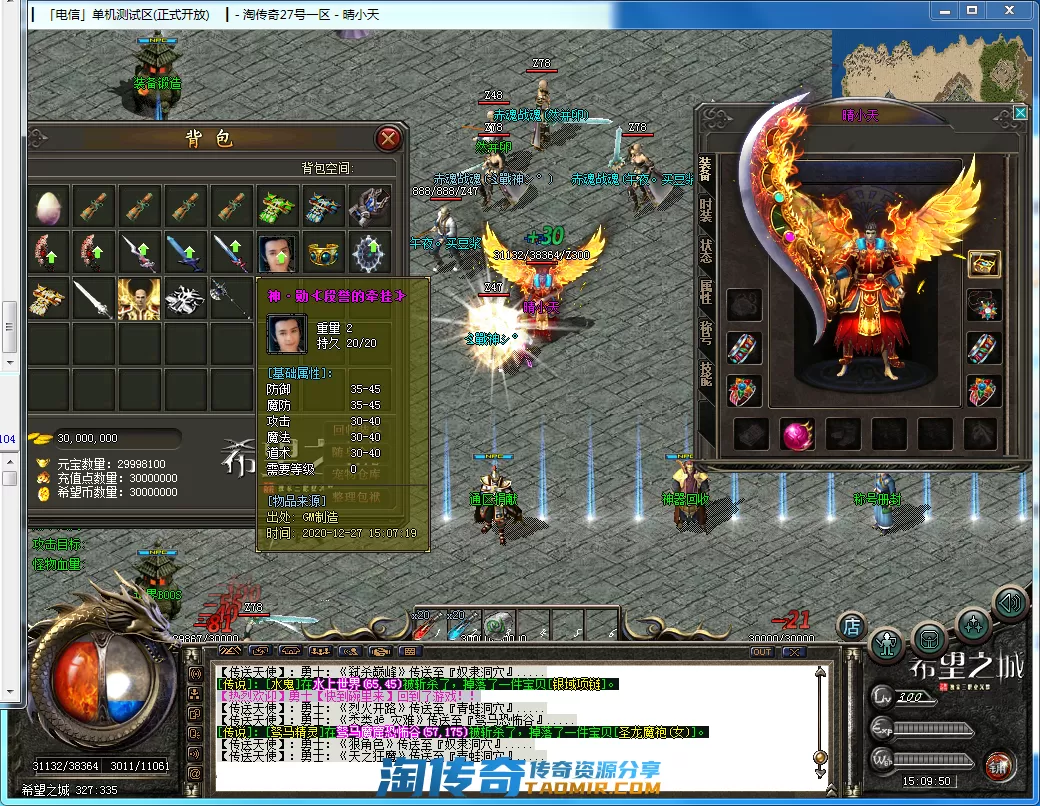
Task: Open the 店 shop button
Action: click(x=852, y=626)
